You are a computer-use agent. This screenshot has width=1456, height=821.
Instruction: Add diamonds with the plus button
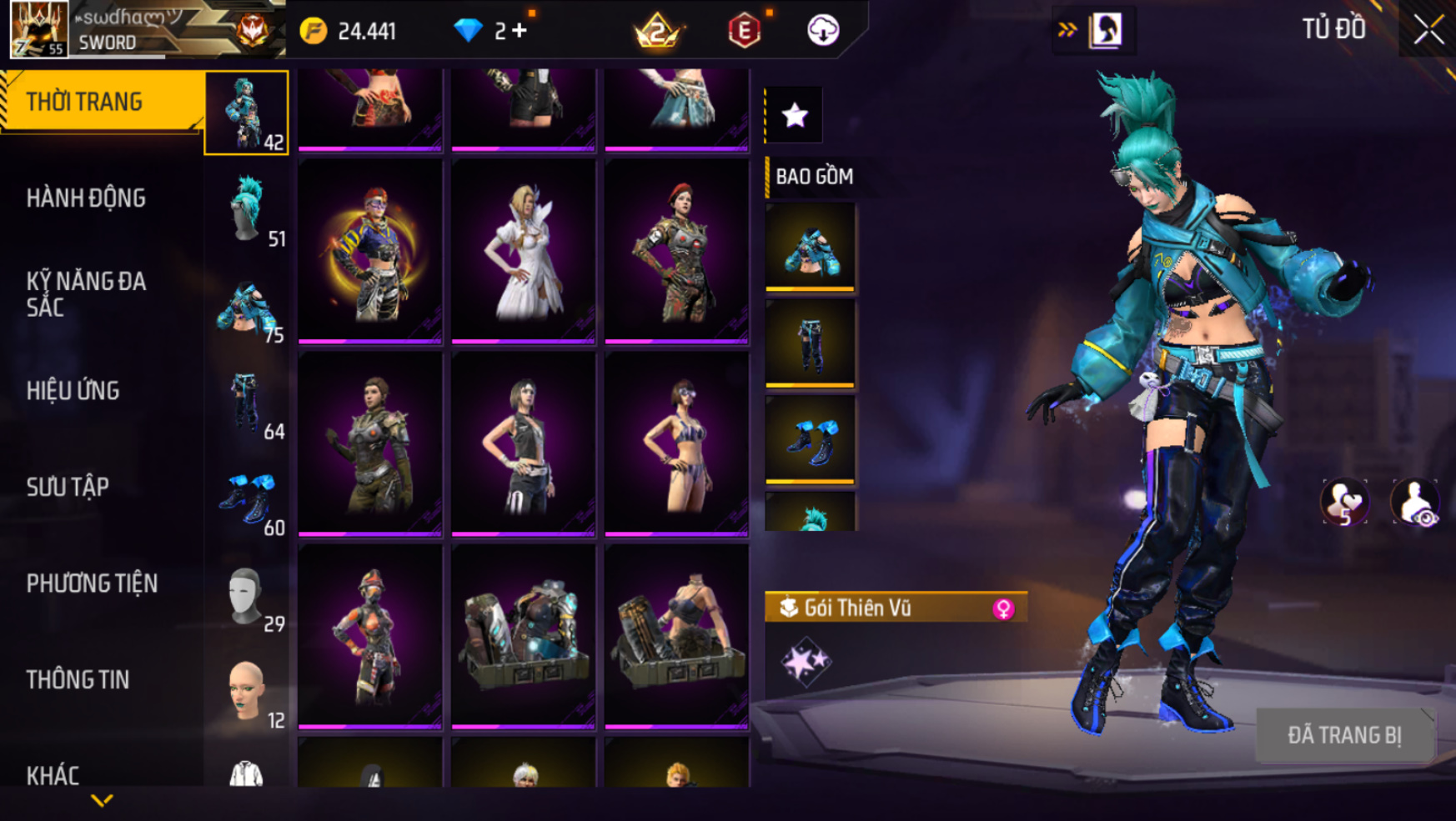pos(520,31)
